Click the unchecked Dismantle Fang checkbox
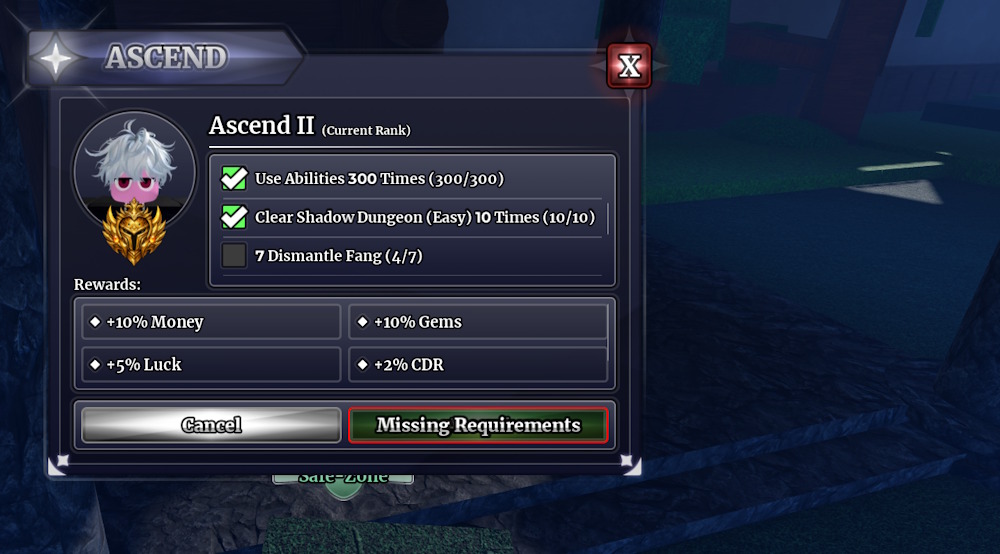 point(234,256)
